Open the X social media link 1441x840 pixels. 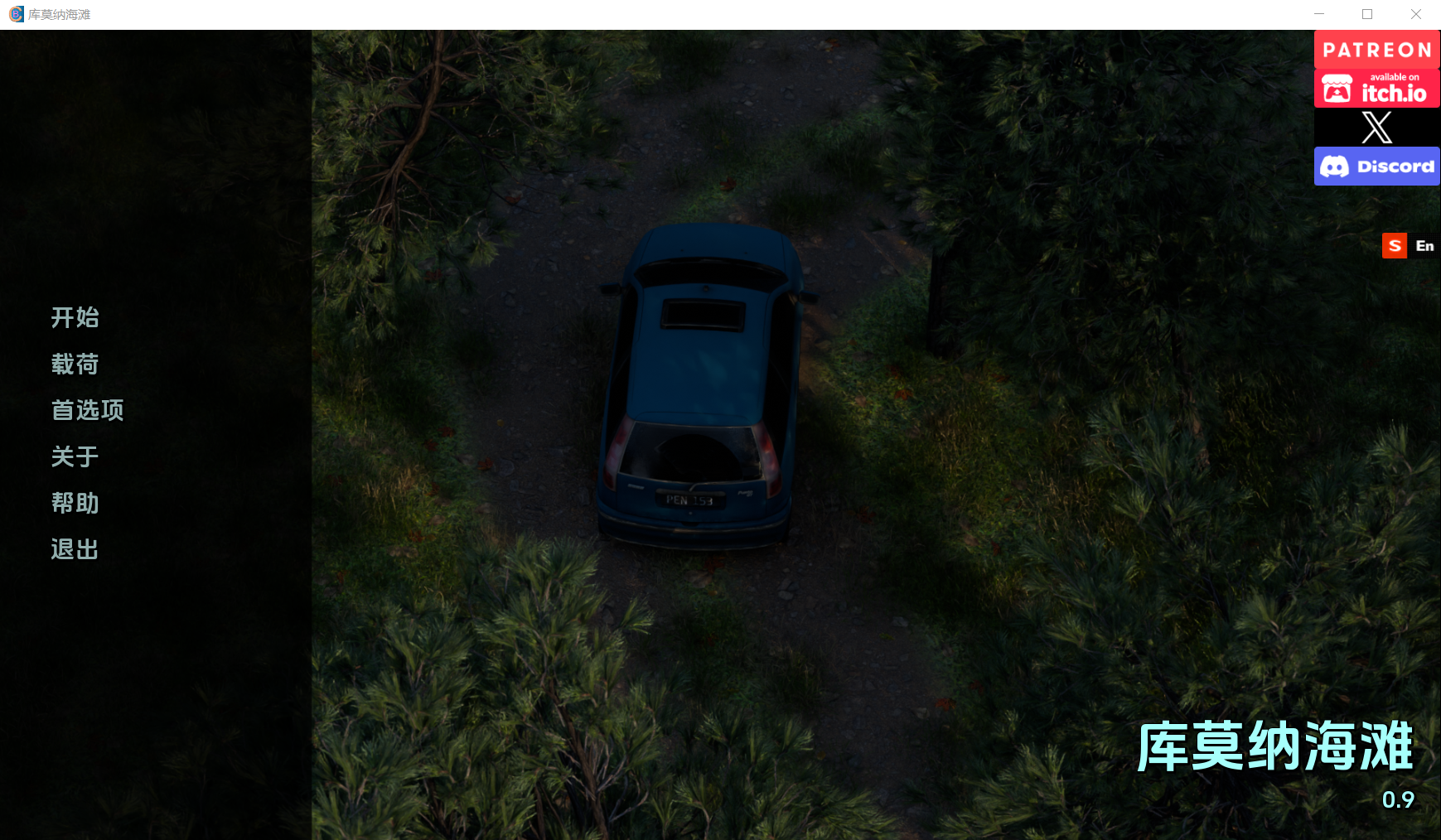pyautogui.click(x=1376, y=128)
